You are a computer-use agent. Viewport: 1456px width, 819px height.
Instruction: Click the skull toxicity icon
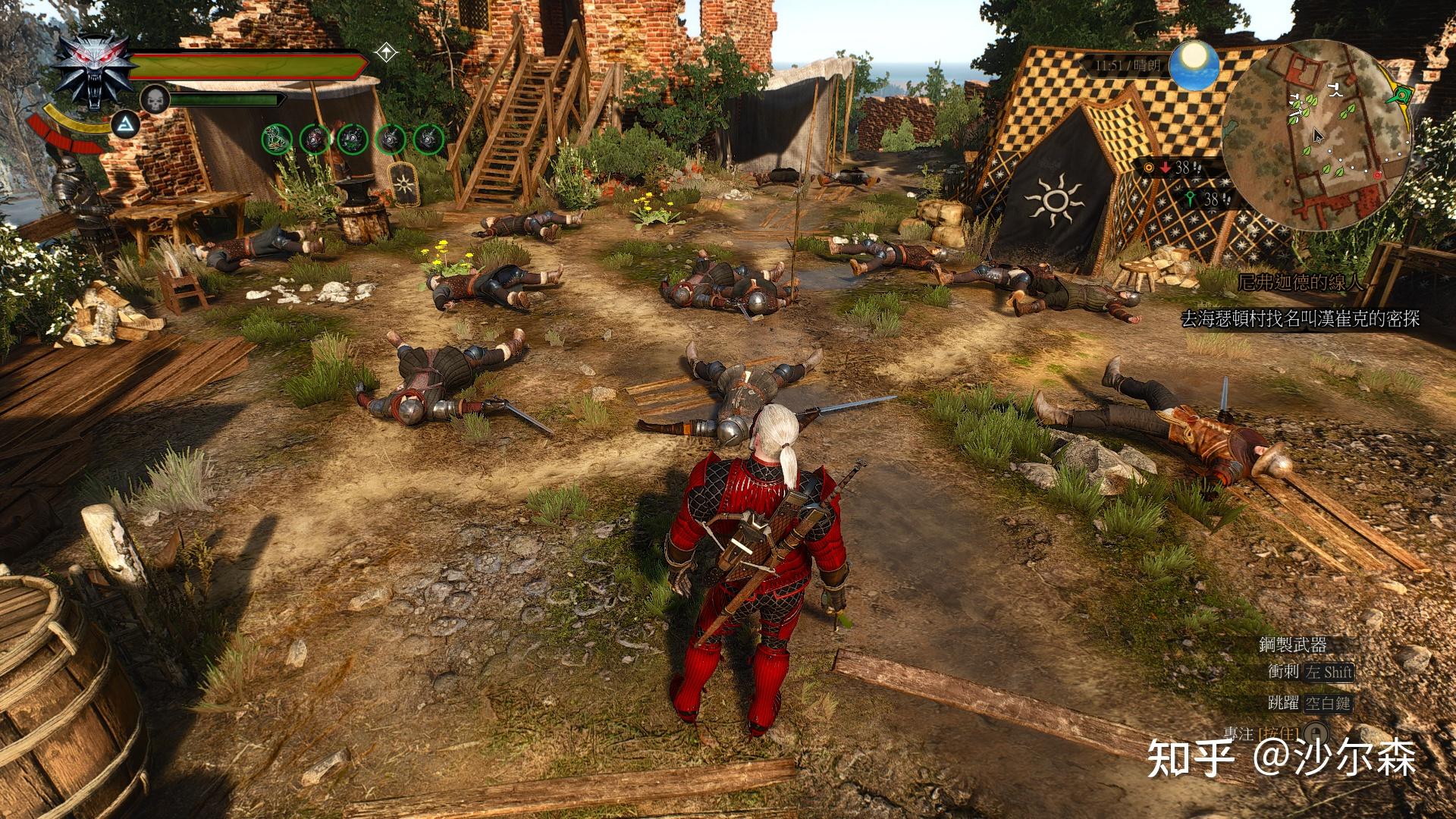click(154, 99)
